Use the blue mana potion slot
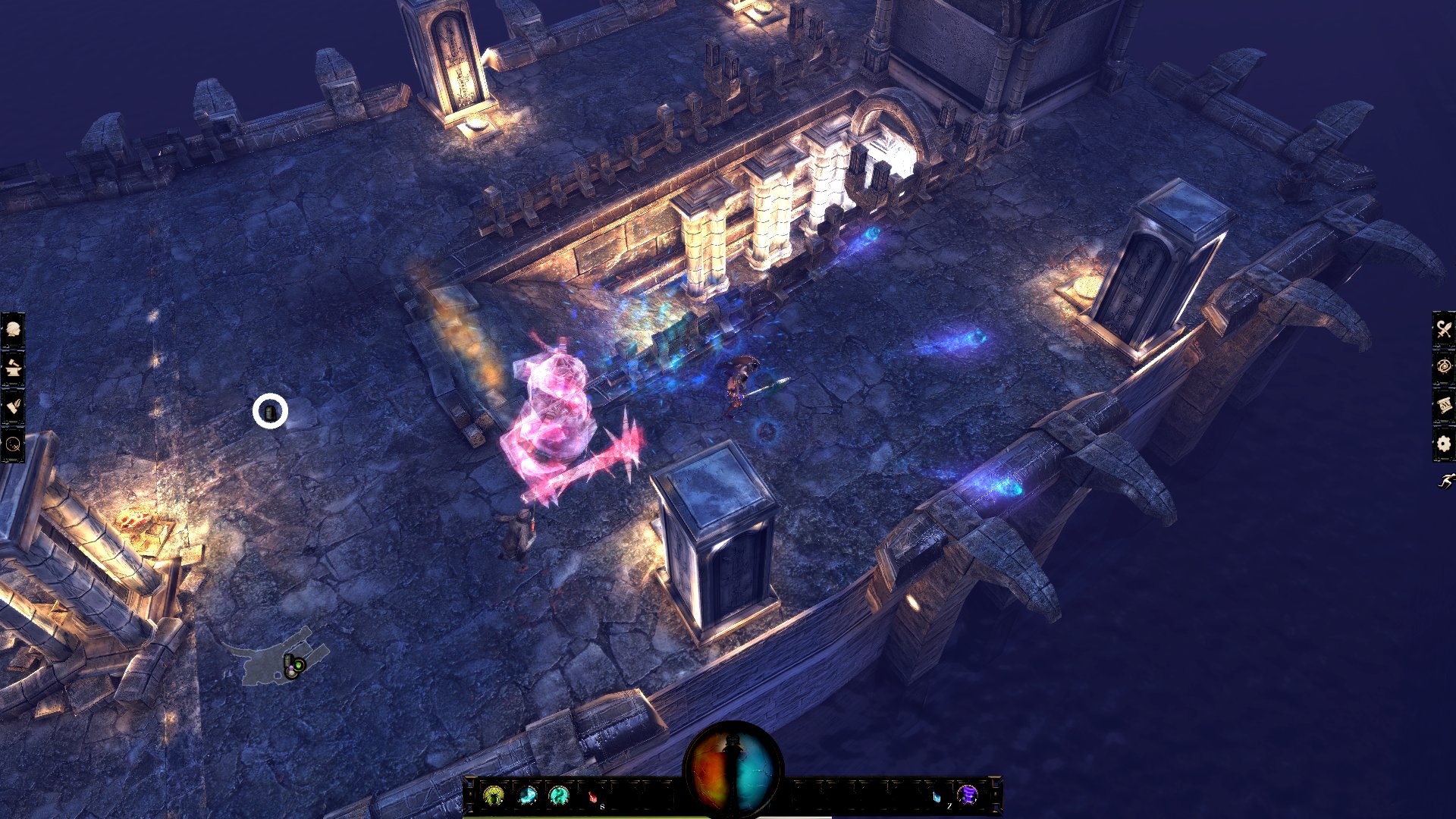Viewport: 1456px width, 819px height. pos(937,796)
